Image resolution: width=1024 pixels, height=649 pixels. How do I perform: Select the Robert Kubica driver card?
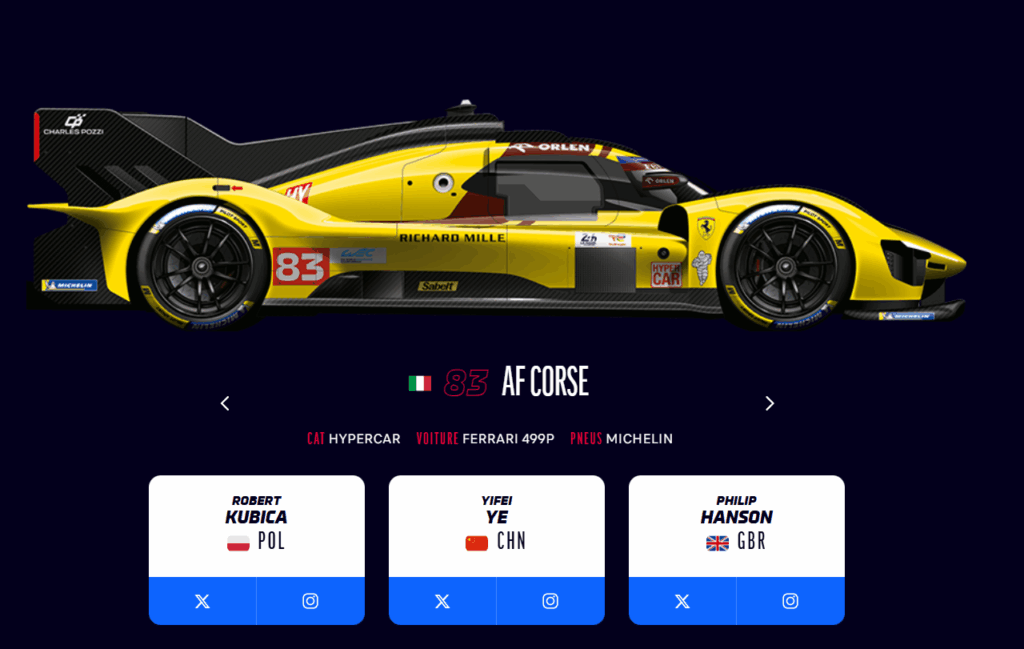257,523
